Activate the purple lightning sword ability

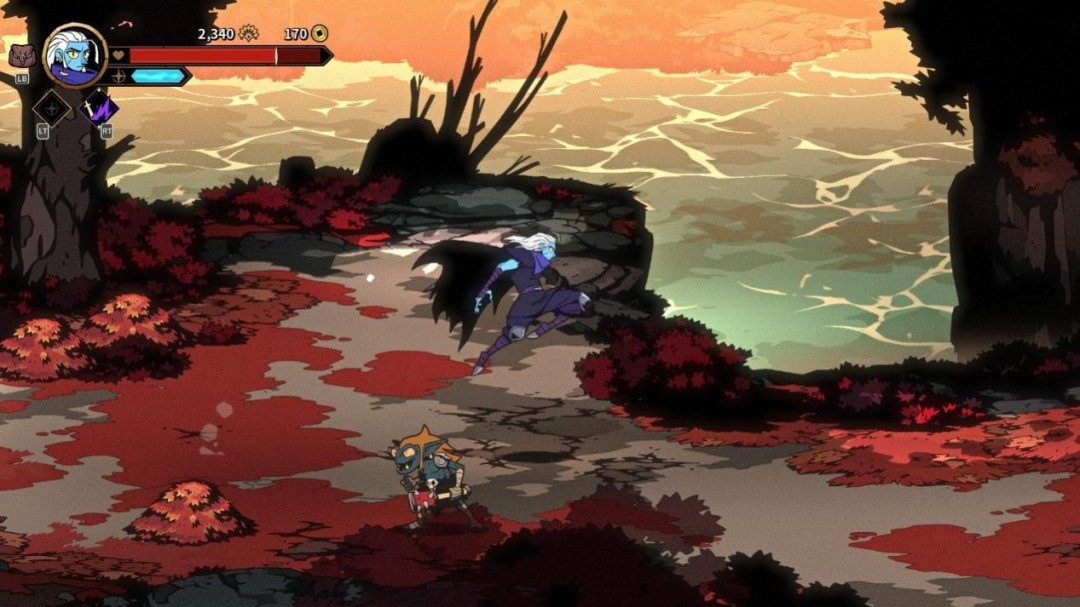(99, 106)
